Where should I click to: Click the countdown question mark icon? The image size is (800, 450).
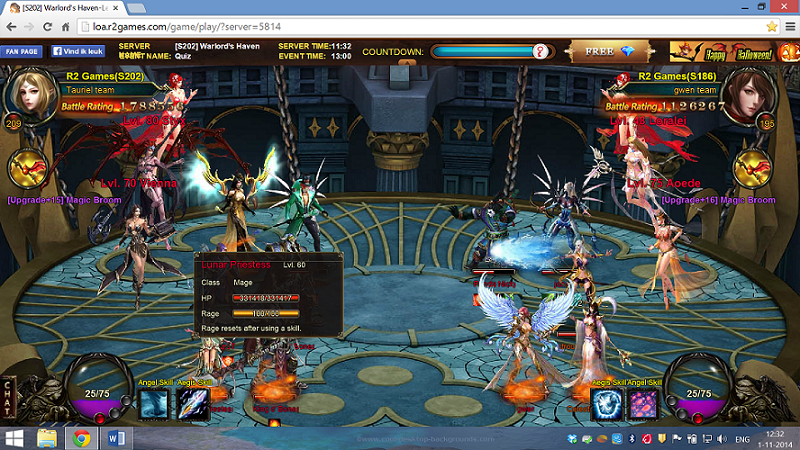click(541, 51)
